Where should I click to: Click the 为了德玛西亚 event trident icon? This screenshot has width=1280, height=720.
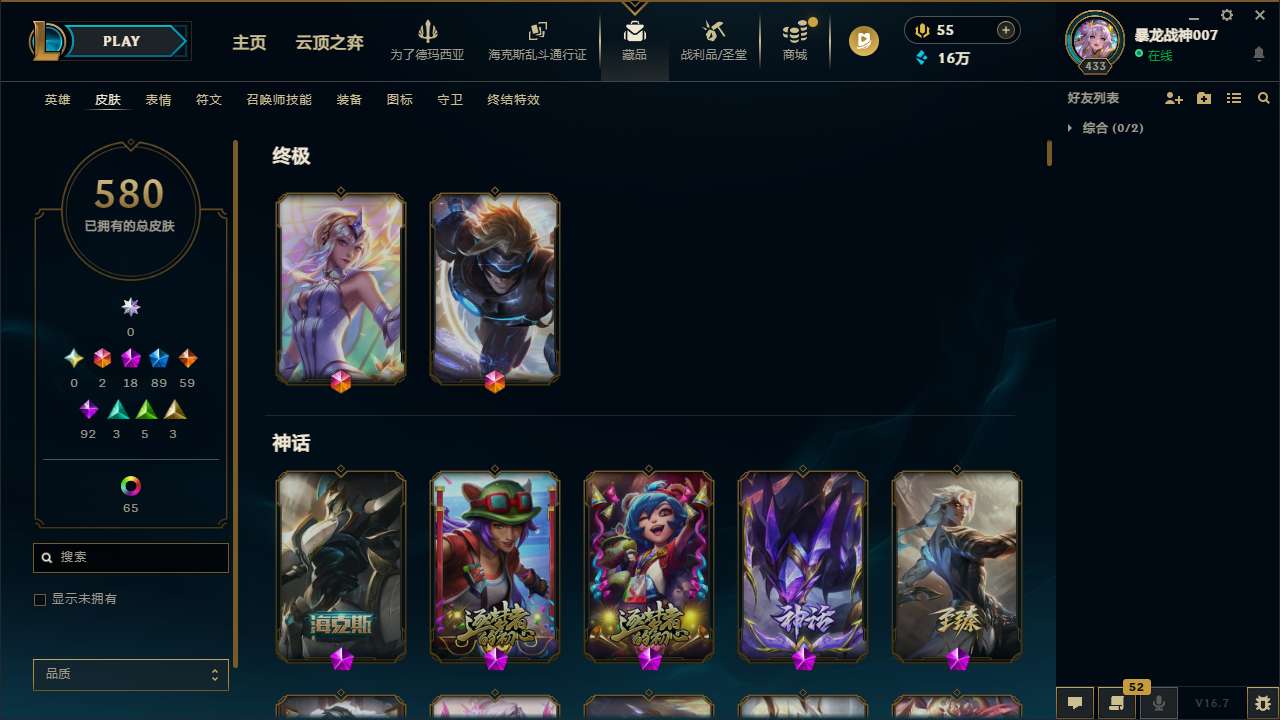click(429, 33)
